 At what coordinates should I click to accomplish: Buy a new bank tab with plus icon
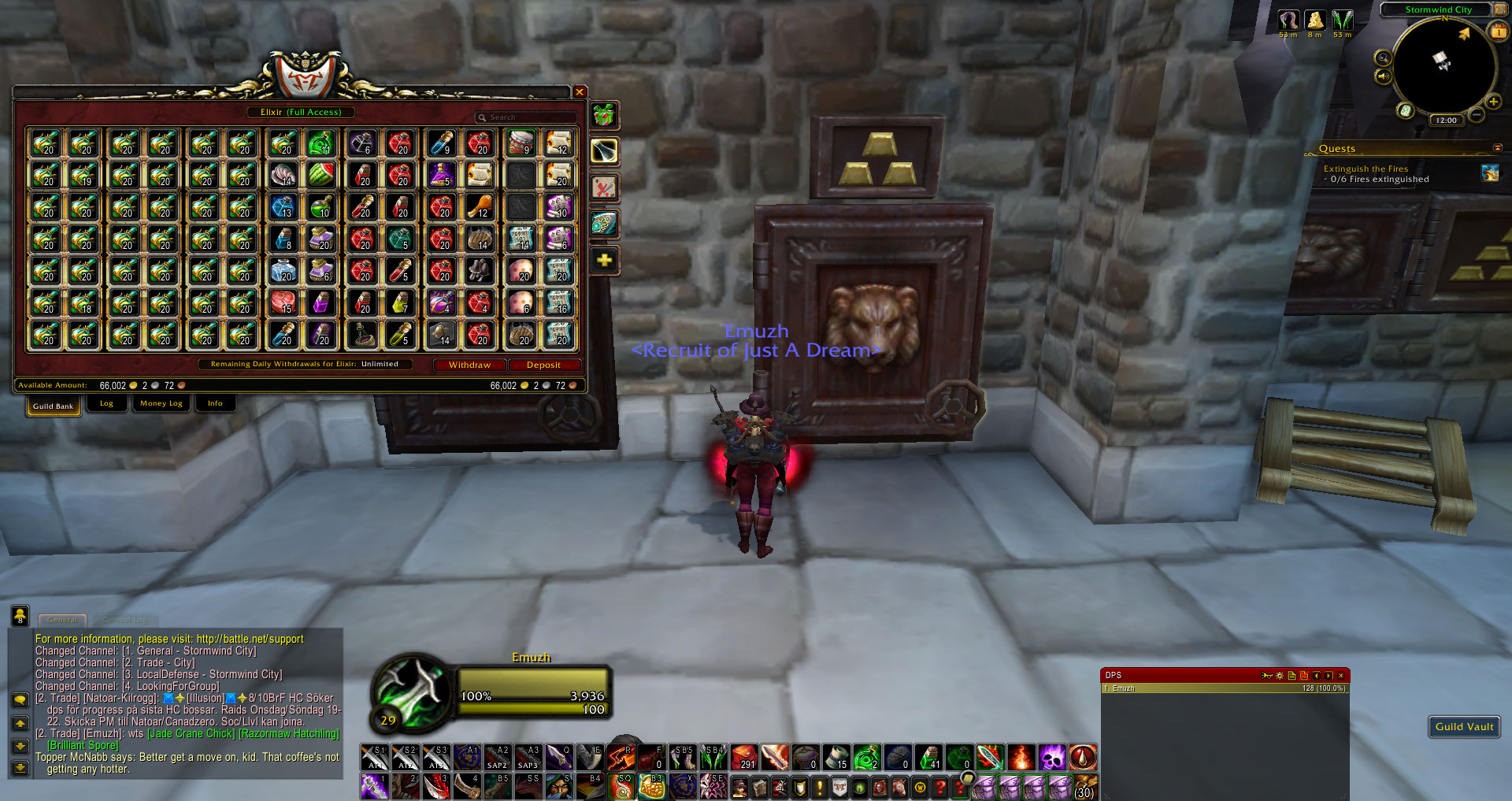click(x=604, y=261)
